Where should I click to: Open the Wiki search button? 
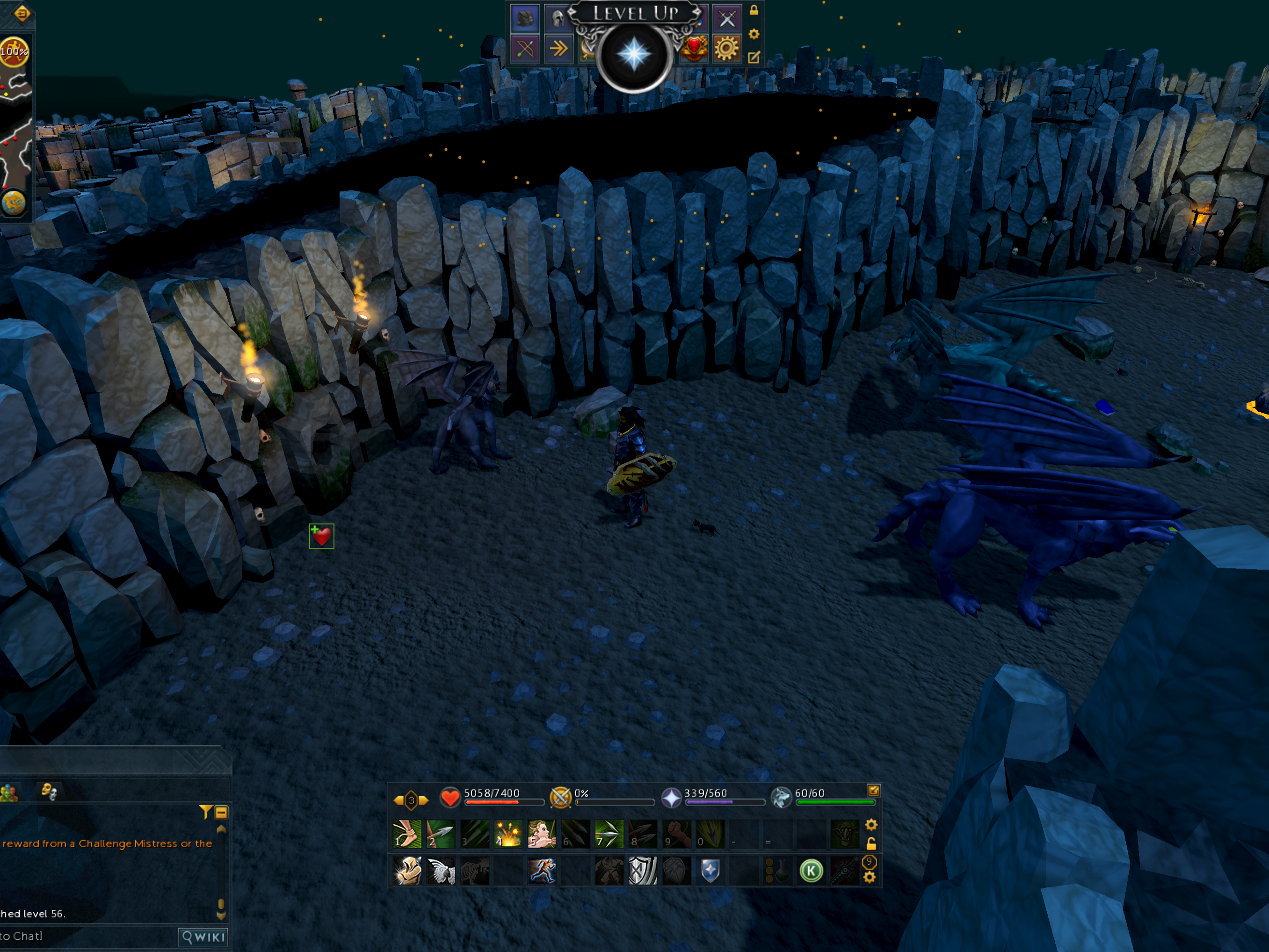(203, 937)
